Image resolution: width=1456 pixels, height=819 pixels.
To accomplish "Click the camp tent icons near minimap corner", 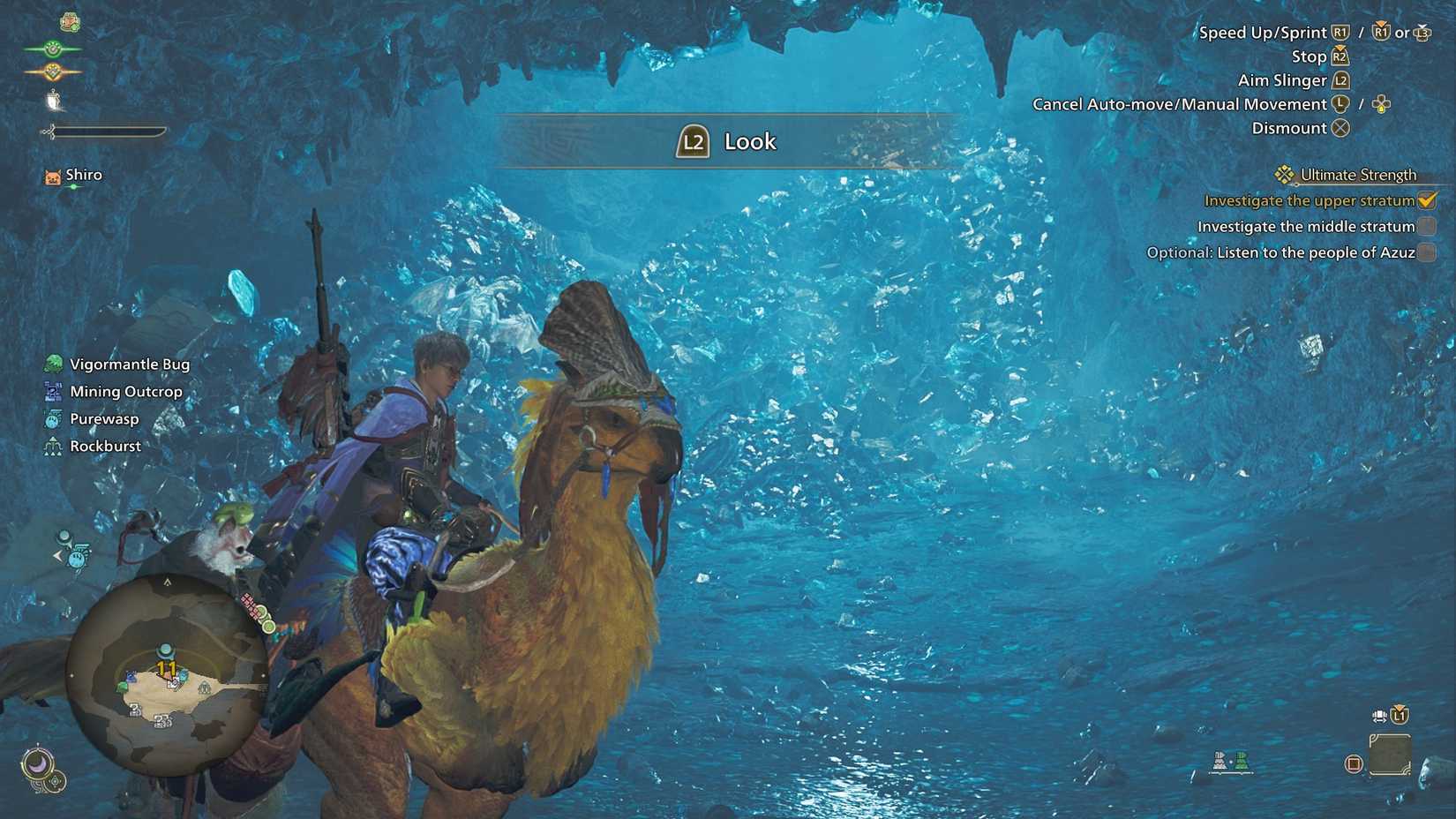I will 1230,763.
